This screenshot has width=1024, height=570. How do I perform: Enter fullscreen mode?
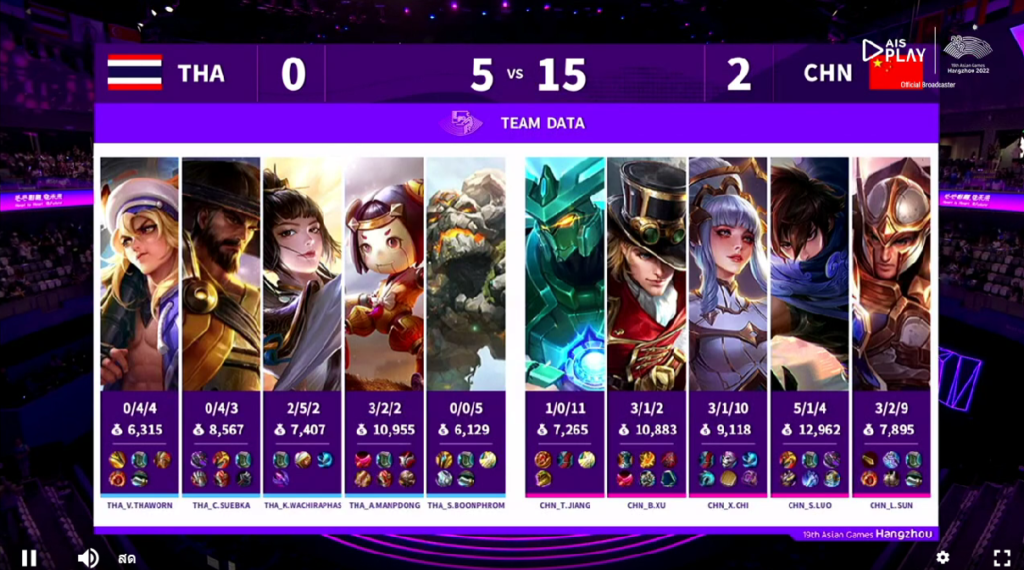(x=1001, y=557)
